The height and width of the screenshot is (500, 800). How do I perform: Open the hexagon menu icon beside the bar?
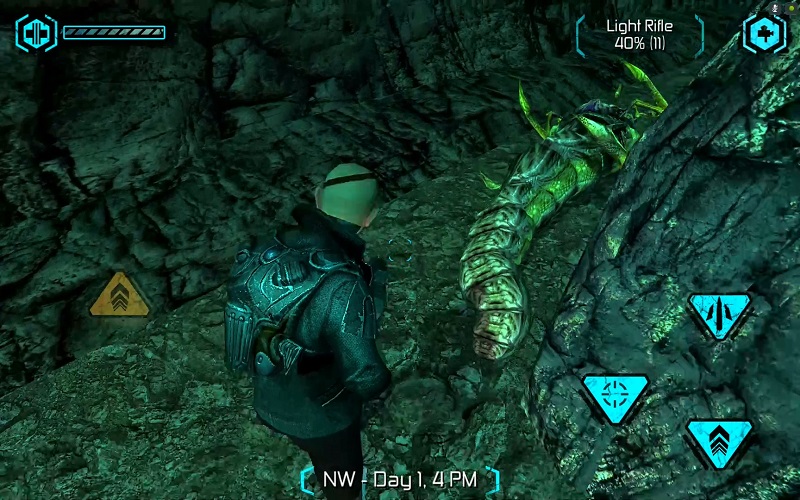point(36,32)
